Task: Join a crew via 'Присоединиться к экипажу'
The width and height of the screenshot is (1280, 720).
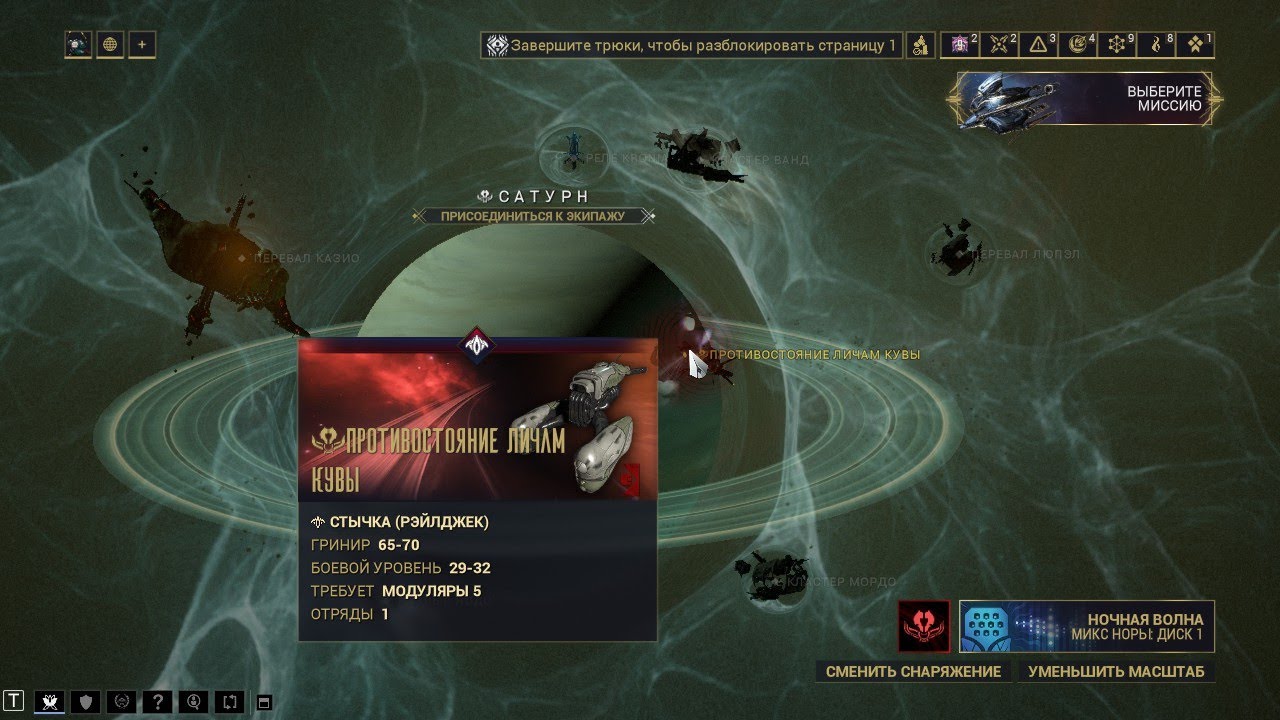Action: tap(533, 215)
